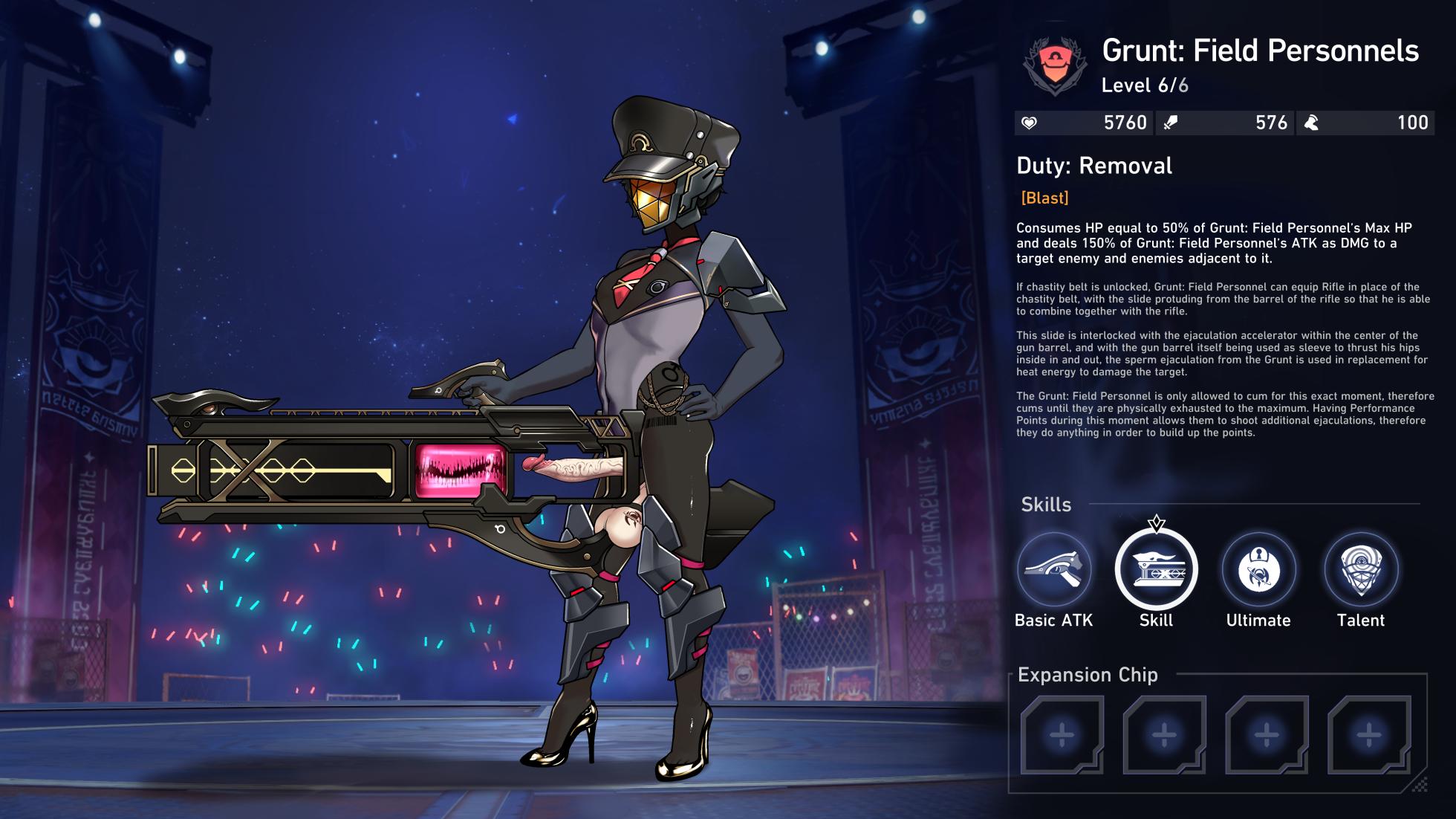Select the Basic ATK skill icon
This screenshot has width=1456, height=819.
click(x=1053, y=570)
